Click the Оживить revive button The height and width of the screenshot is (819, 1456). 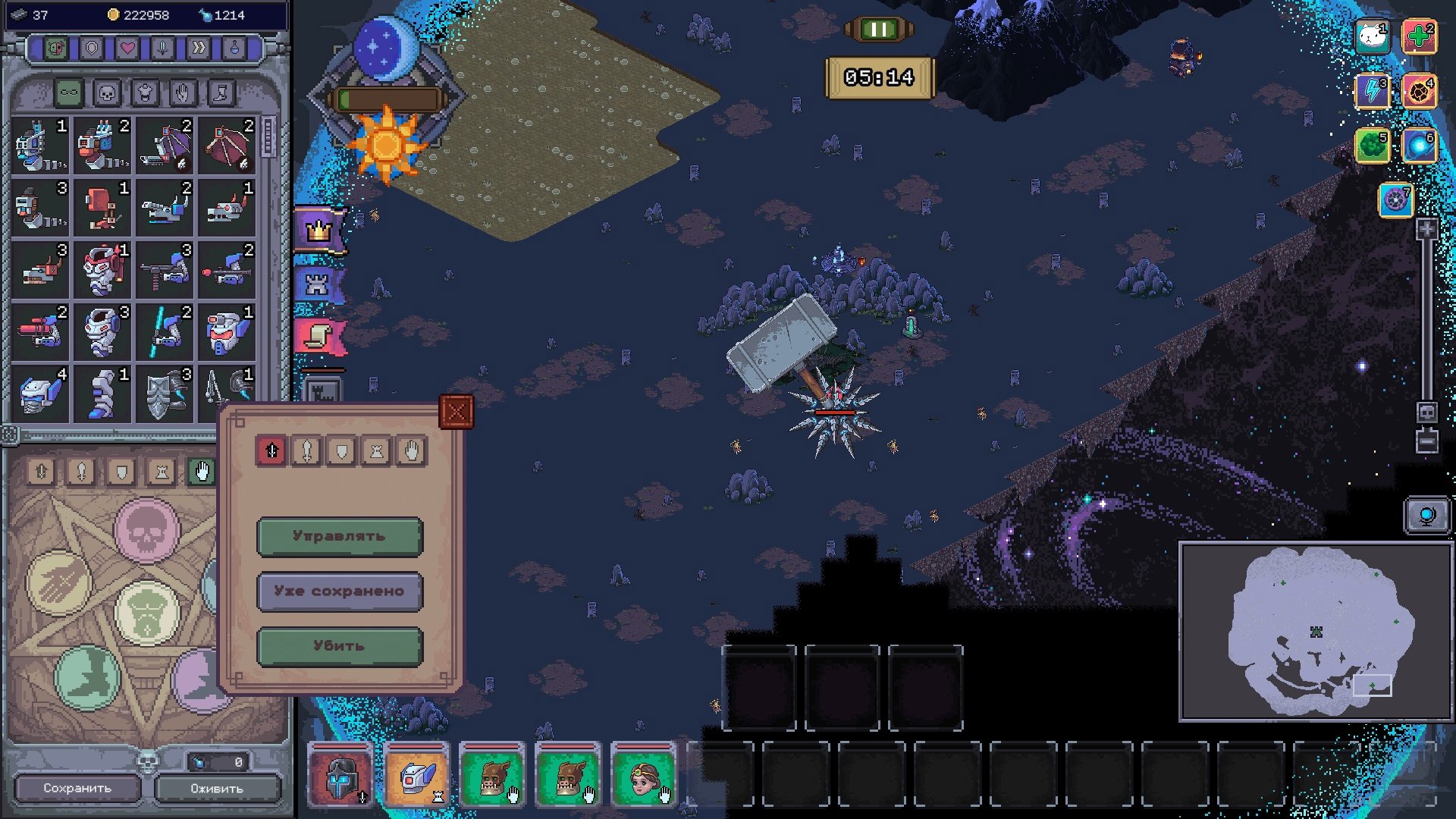[x=217, y=789]
